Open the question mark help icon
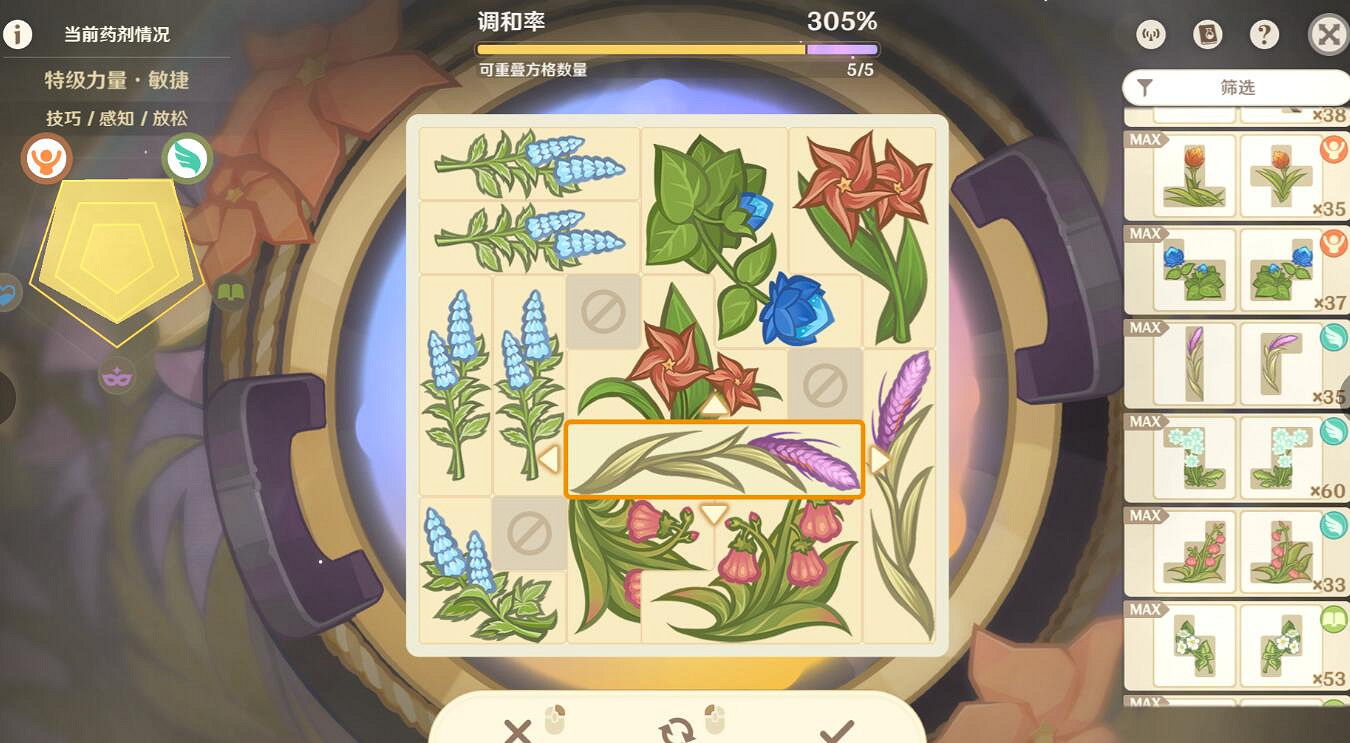 (1264, 34)
